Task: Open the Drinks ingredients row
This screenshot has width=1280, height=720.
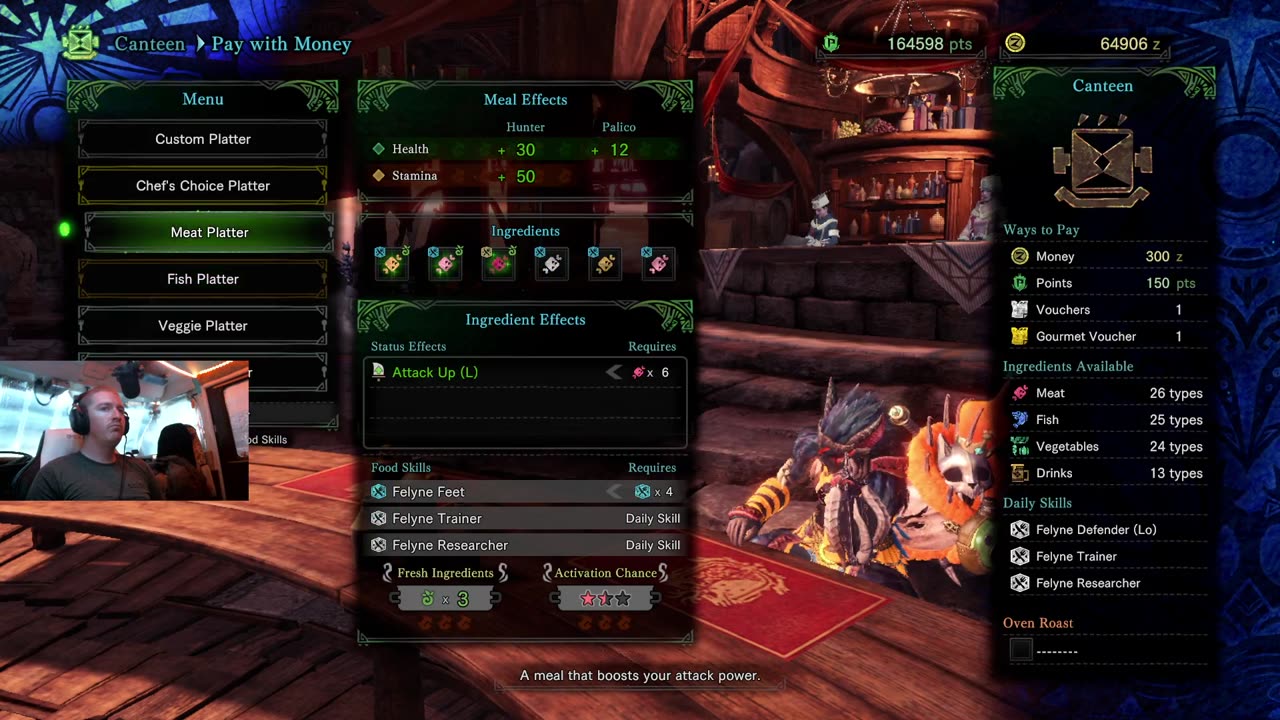Action: 1104,473
